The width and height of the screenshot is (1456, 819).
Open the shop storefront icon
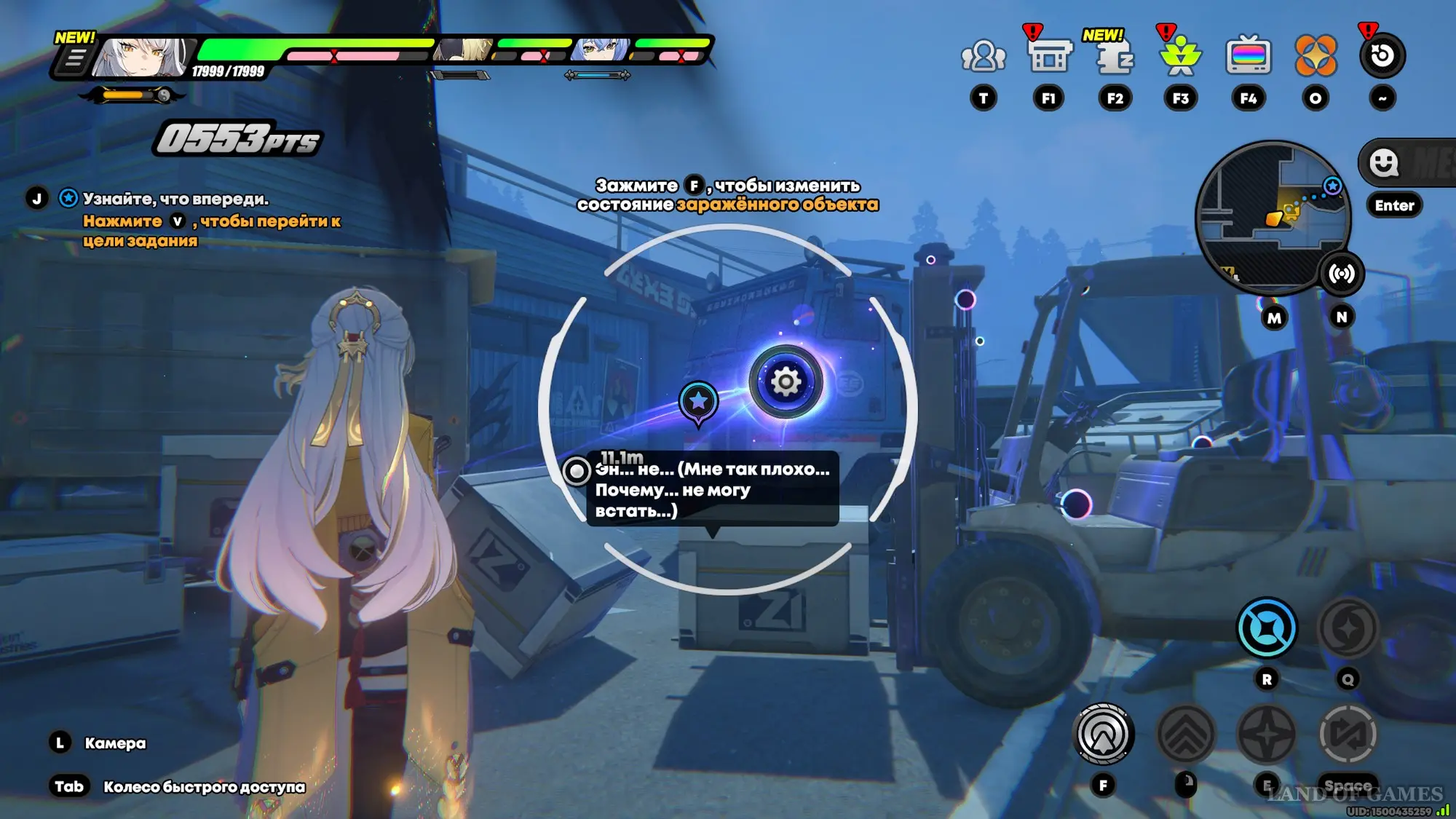pyautogui.click(x=1049, y=56)
